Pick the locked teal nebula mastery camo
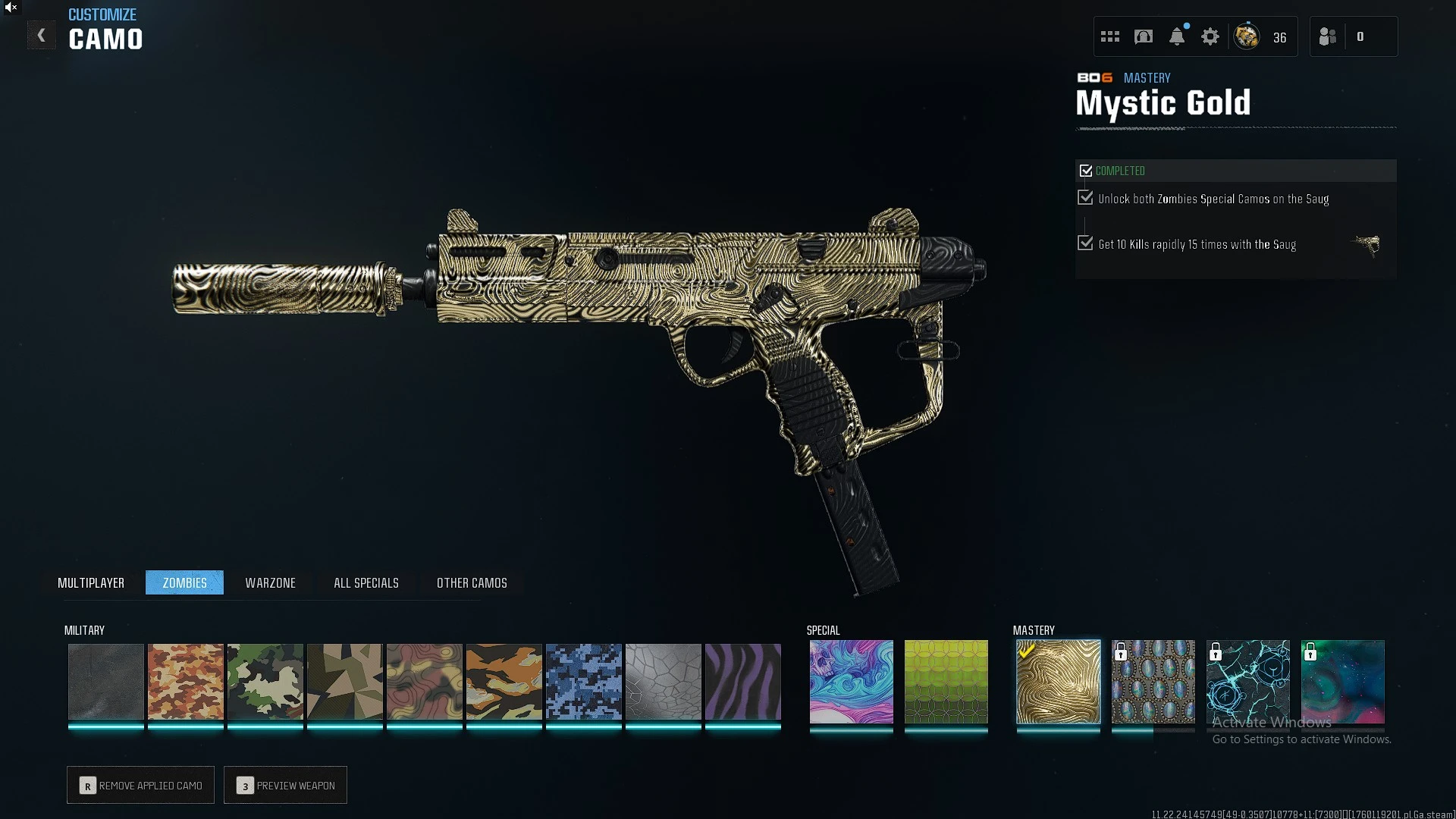Screen dimensions: 1456x819 [x=1342, y=681]
